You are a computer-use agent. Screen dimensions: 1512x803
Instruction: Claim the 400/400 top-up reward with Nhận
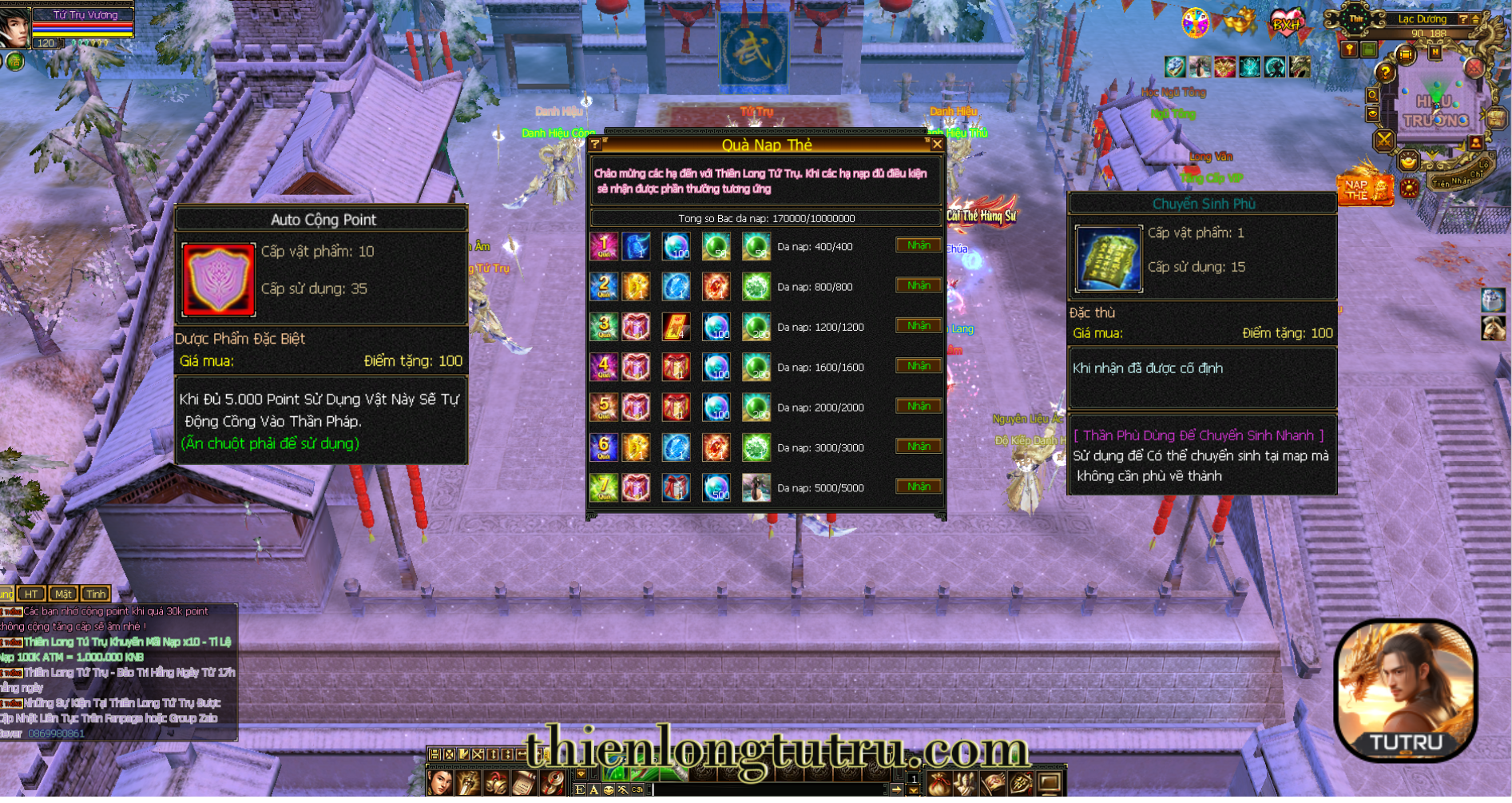pyautogui.click(x=918, y=245)
